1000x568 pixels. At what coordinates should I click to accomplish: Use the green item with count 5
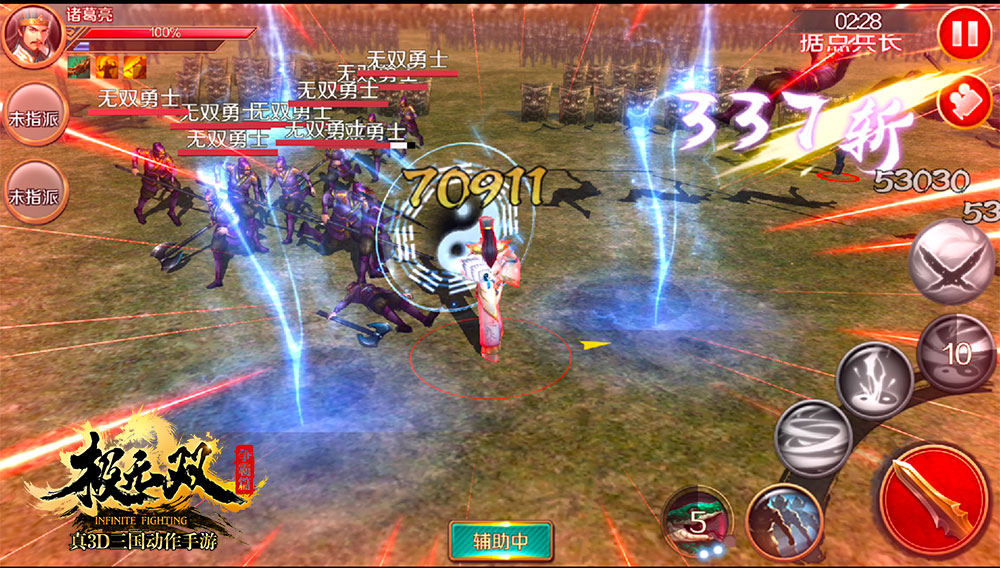(x=698, y=521)
